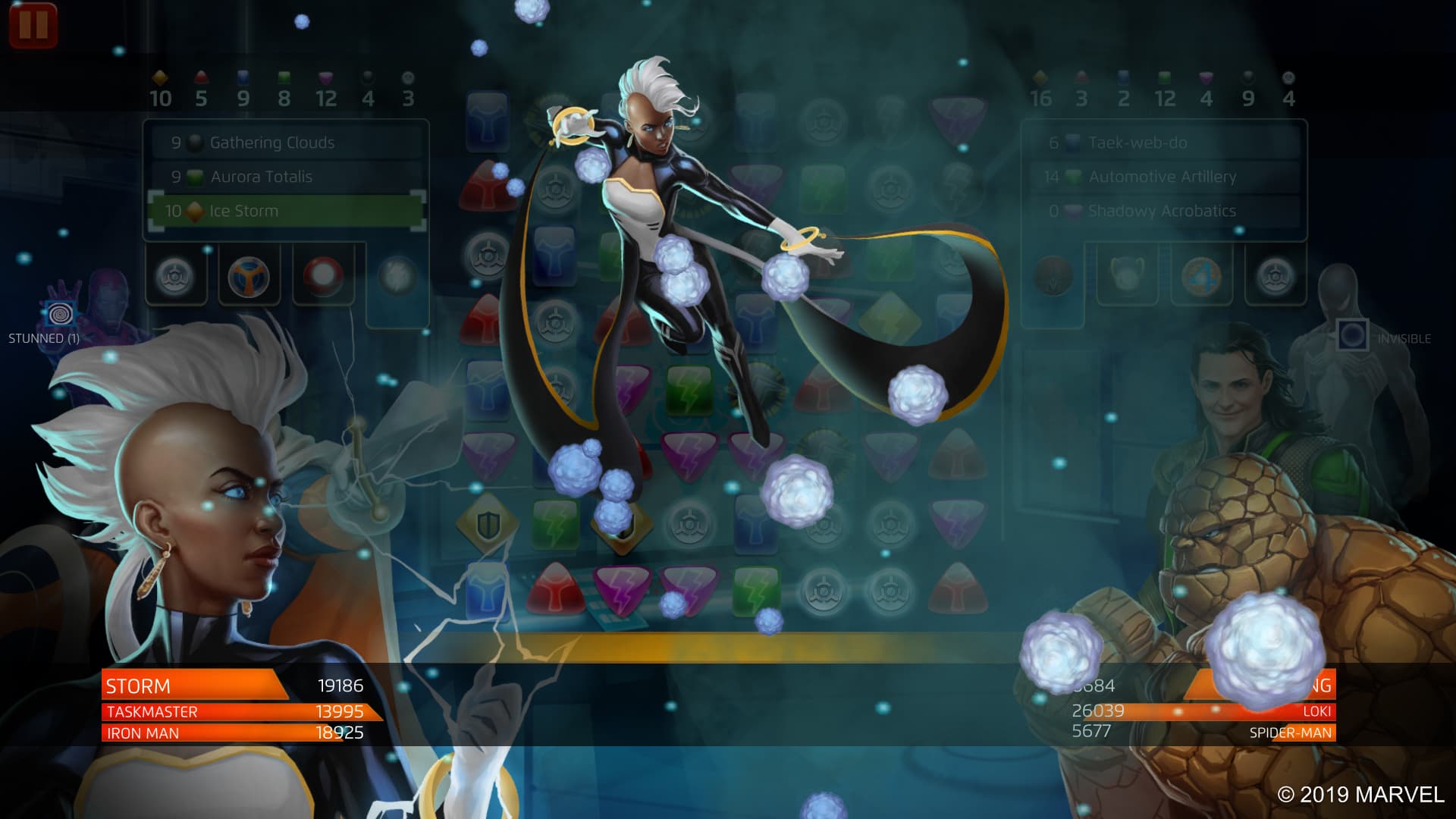This screenshot has height=819, width=1456.
Task: Pause the match with the pause button
Action: 33,24
